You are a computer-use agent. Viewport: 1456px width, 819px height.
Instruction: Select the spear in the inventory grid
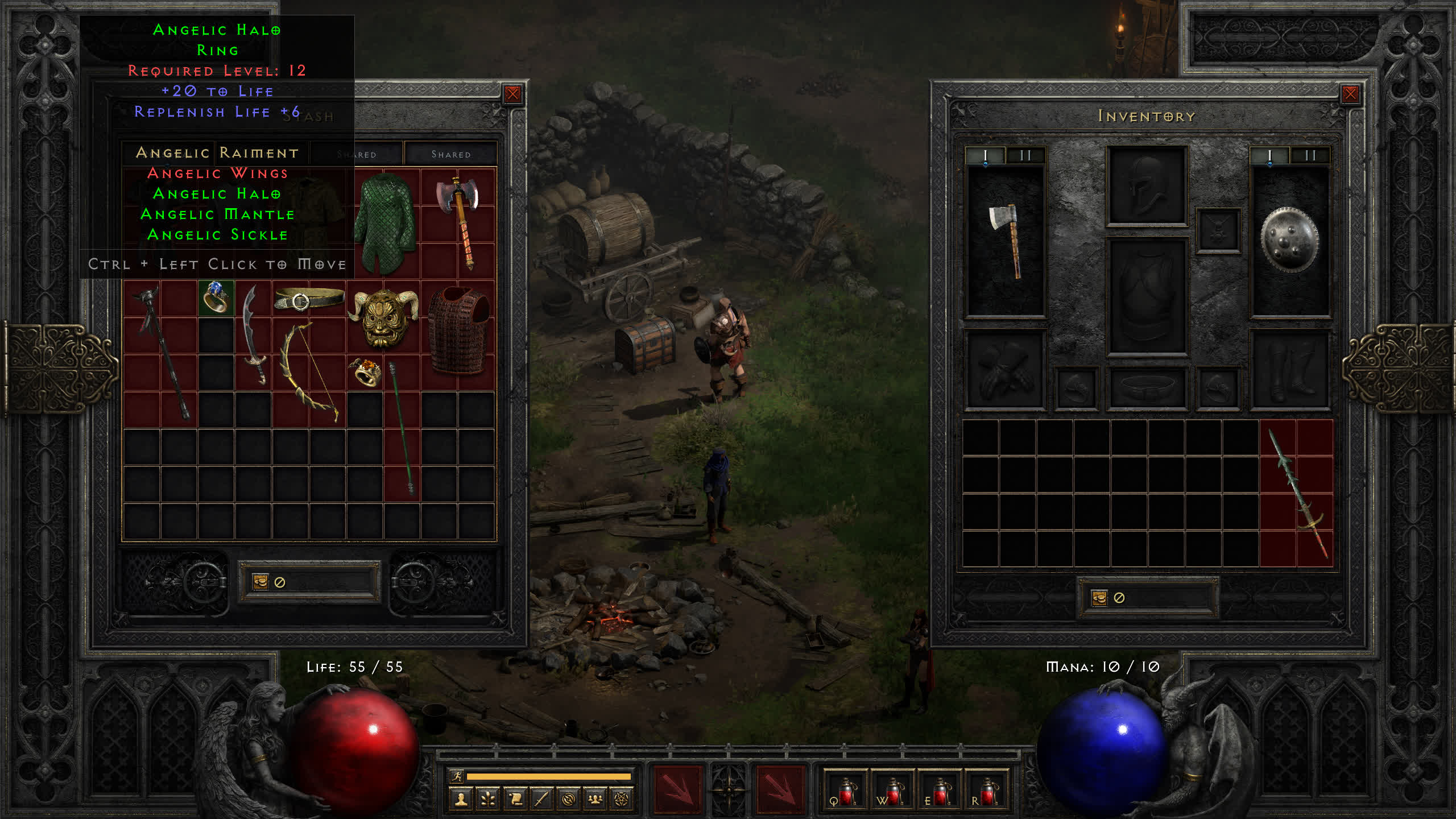[1297, 494]
